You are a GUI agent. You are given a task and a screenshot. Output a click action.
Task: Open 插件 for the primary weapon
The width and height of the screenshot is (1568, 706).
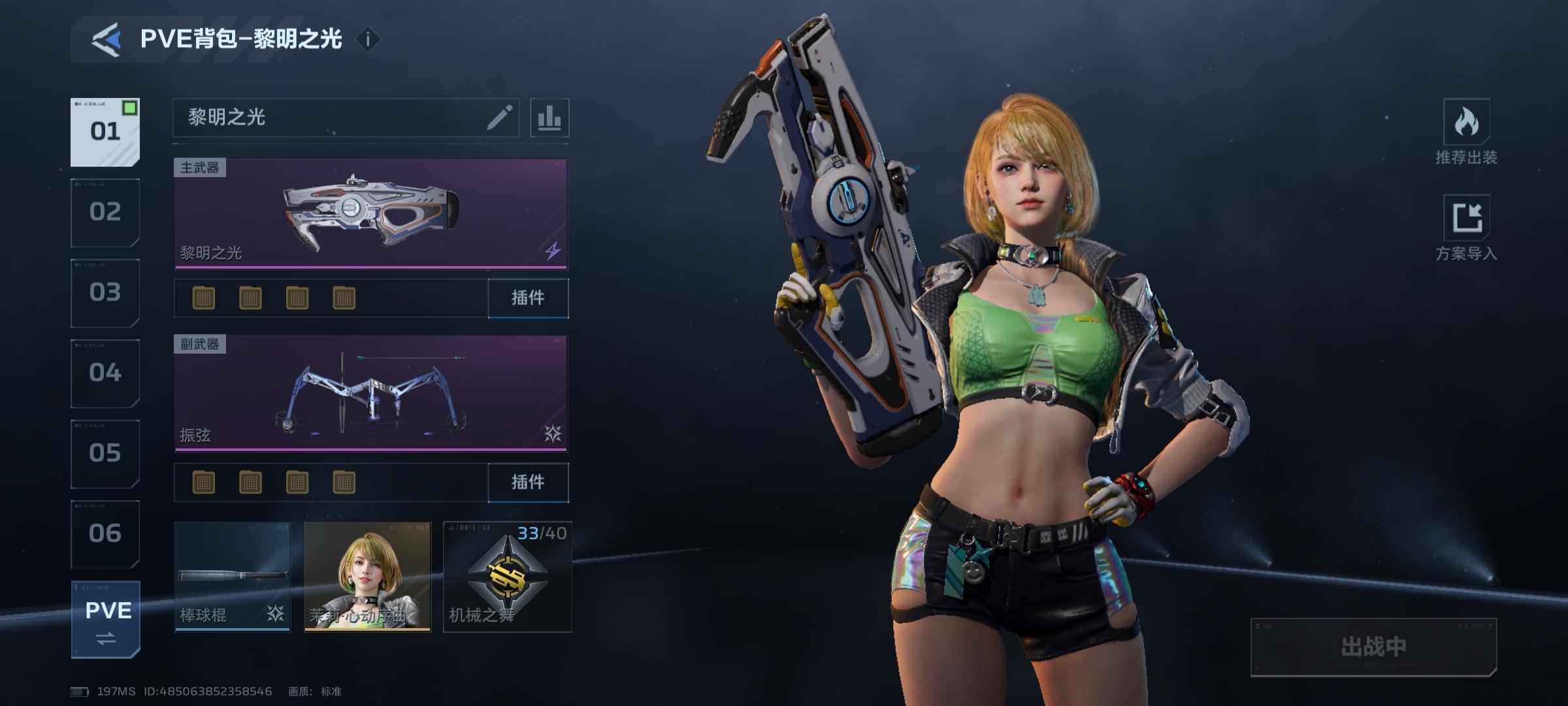tap(528, 298)
